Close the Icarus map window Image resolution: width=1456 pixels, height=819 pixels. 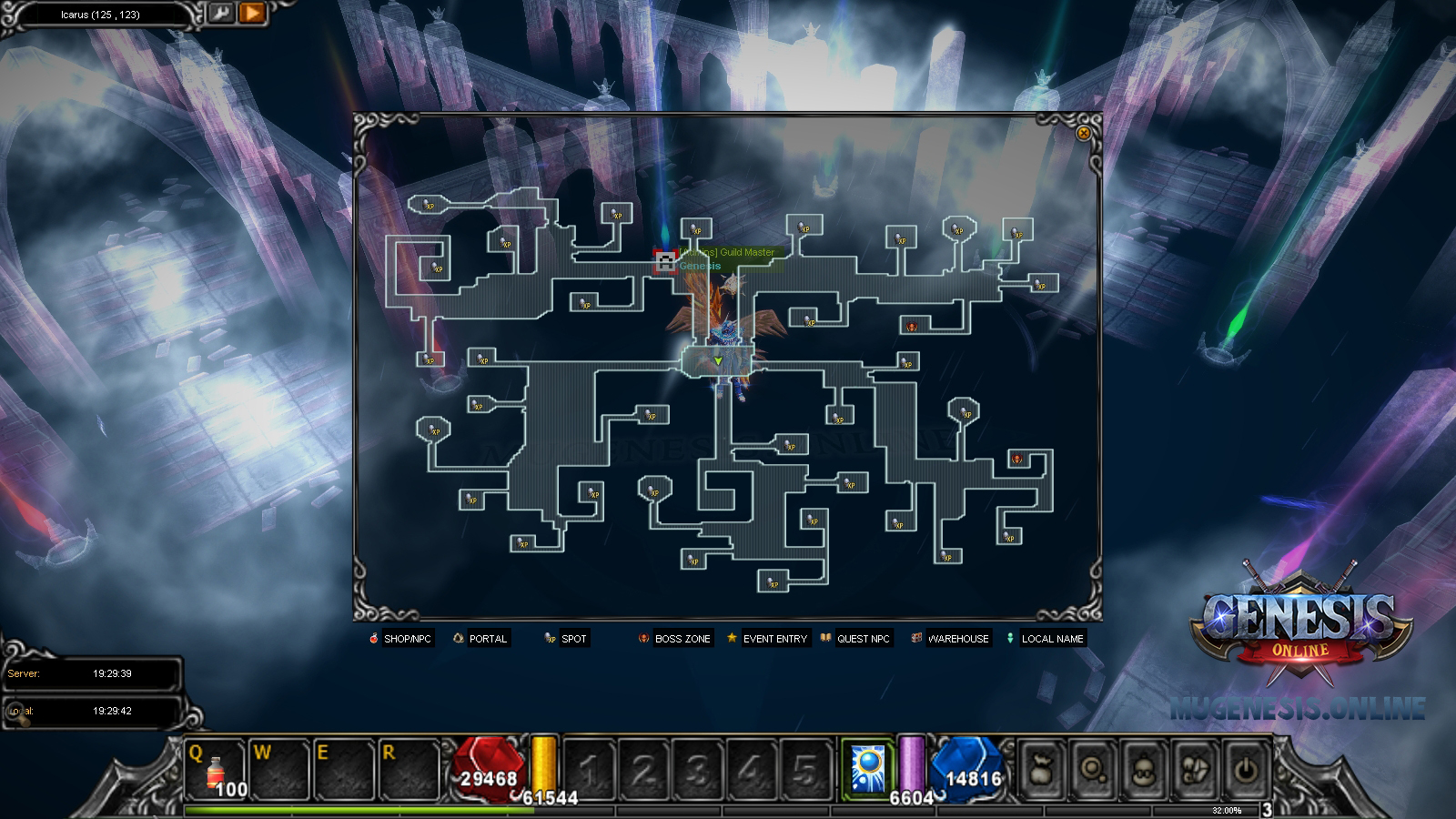[x=1083, y=133]
